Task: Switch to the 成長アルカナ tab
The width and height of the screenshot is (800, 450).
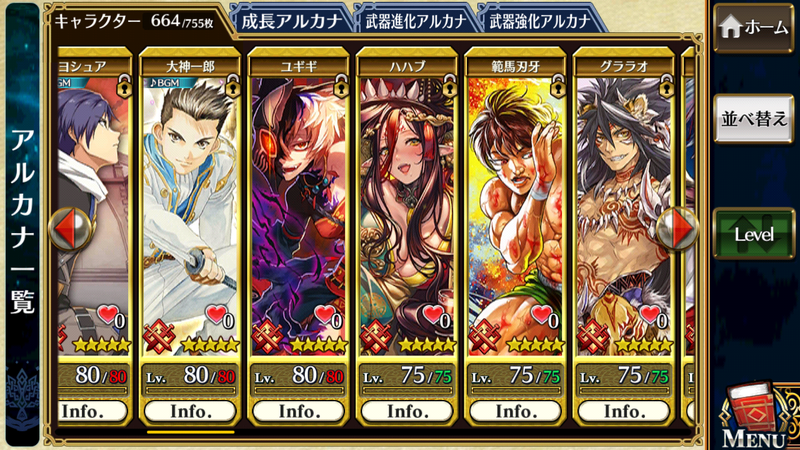Action: [x=290, y=19]
